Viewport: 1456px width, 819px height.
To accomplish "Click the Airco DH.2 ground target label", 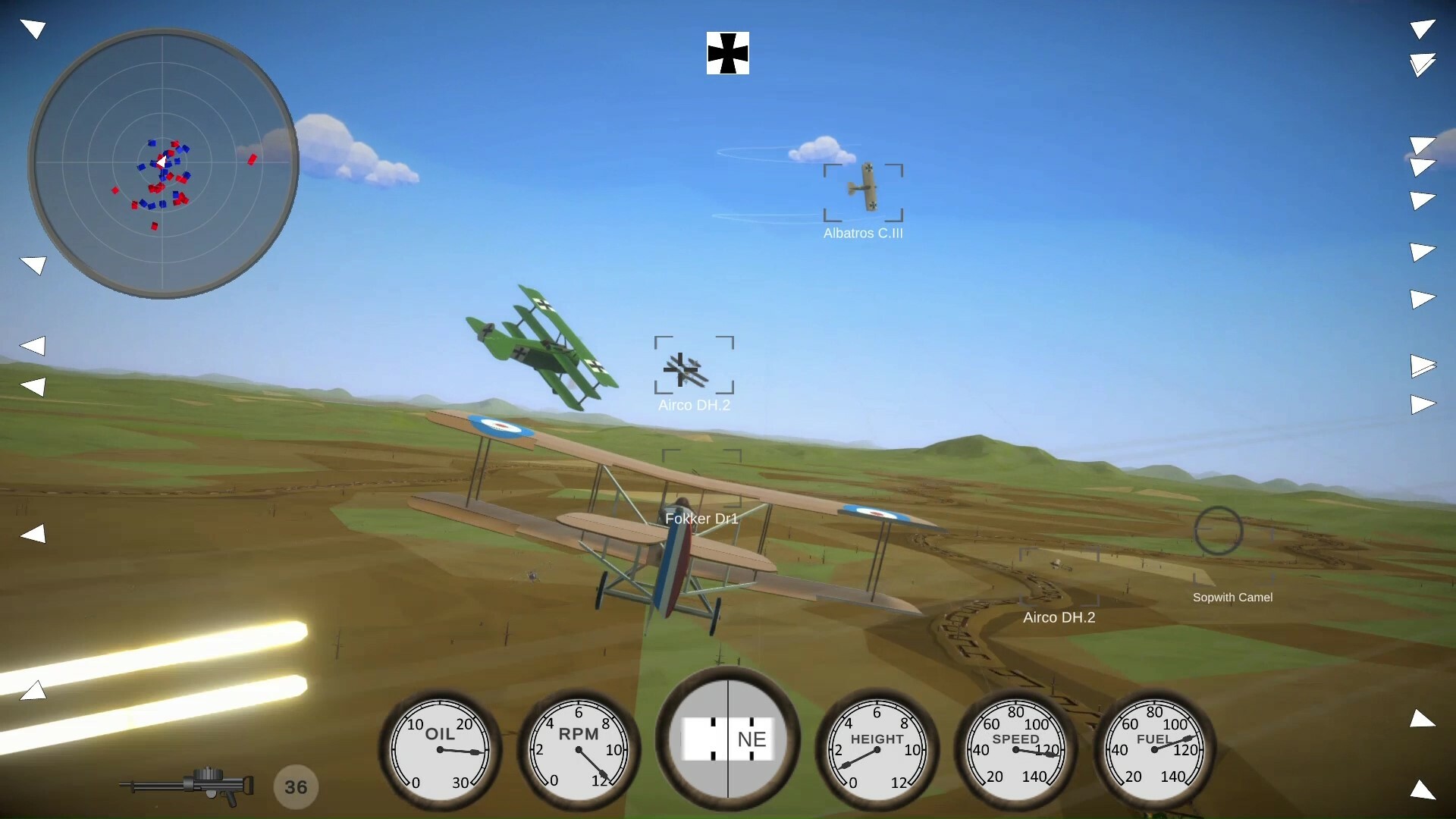I will 1059,617.
